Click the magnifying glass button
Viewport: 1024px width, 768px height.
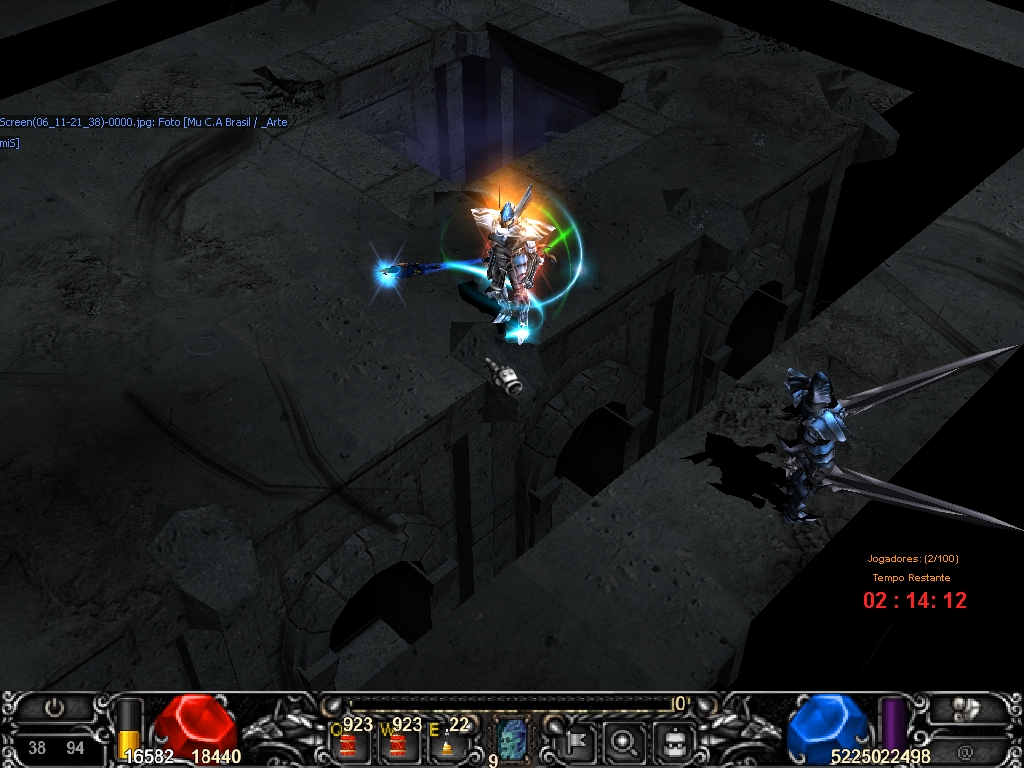(x=625, y=741)
